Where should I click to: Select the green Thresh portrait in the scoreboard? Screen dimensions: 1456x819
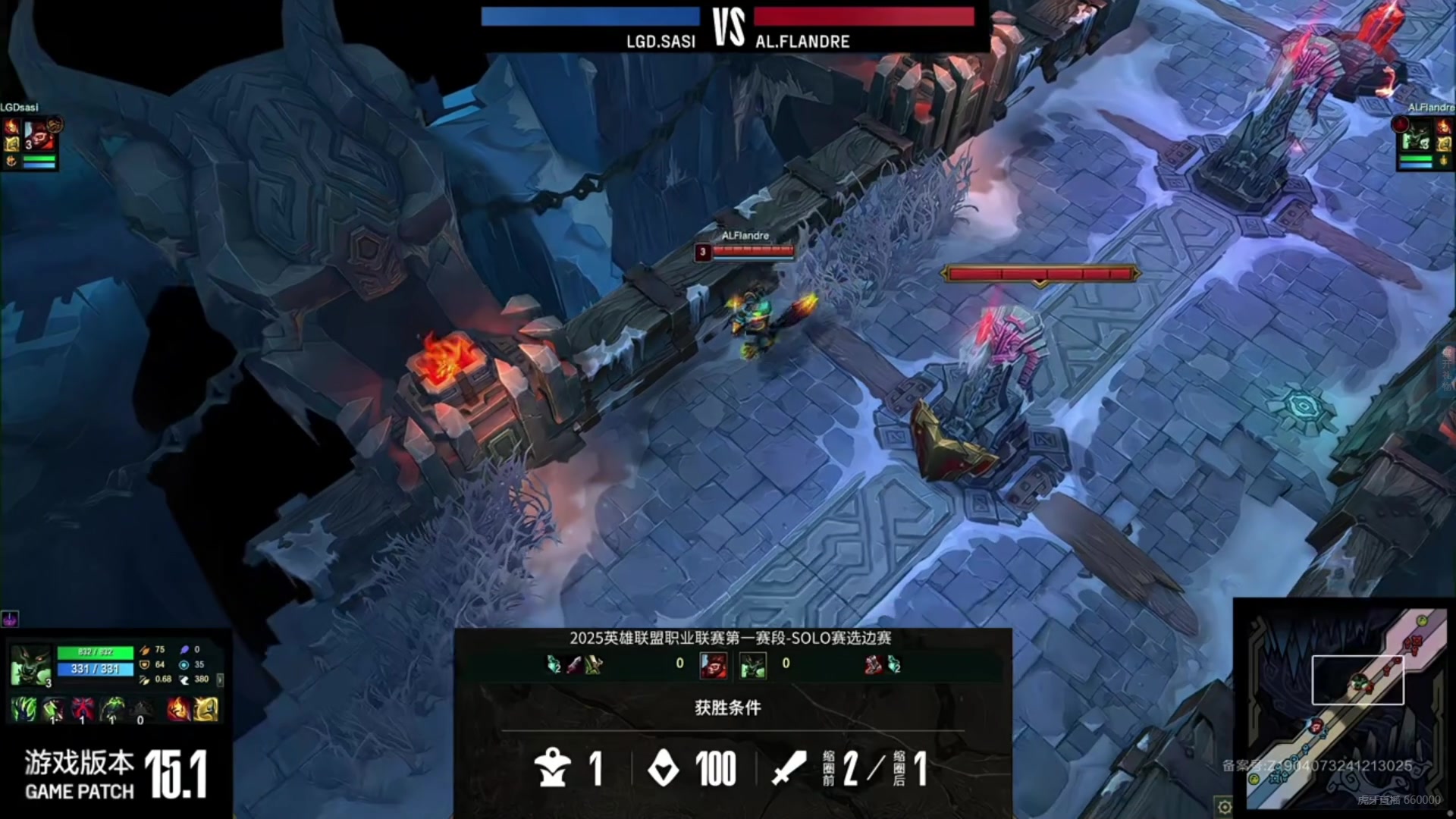tap(753, 665)
